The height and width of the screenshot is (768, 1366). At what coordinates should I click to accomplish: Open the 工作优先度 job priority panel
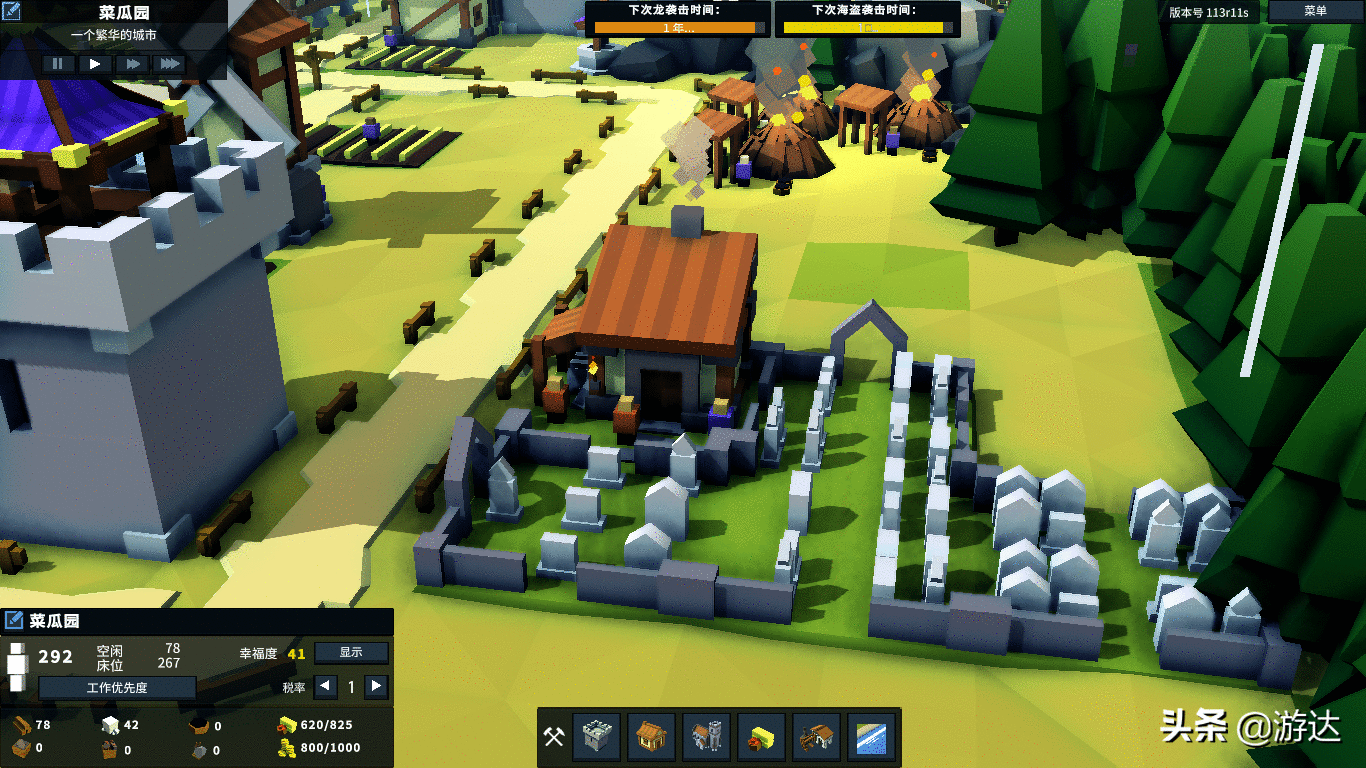click(117, 687)
